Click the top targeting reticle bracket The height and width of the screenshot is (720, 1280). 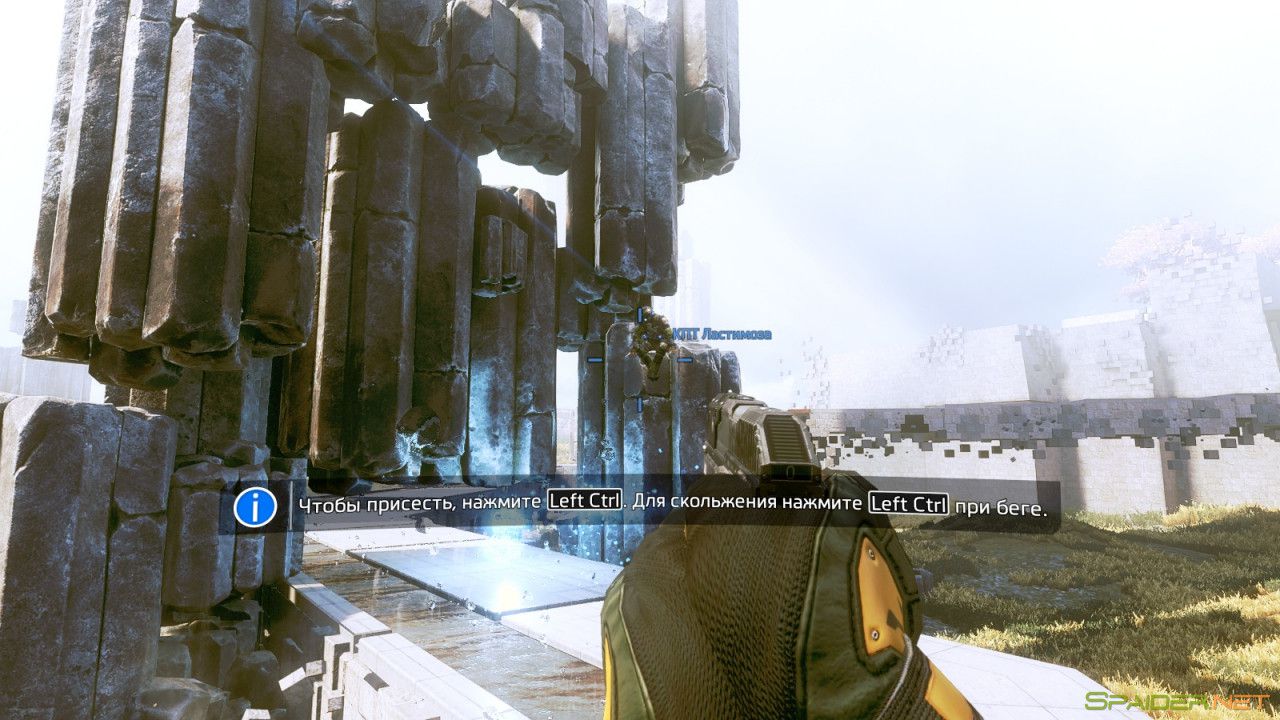click(640, 315)
